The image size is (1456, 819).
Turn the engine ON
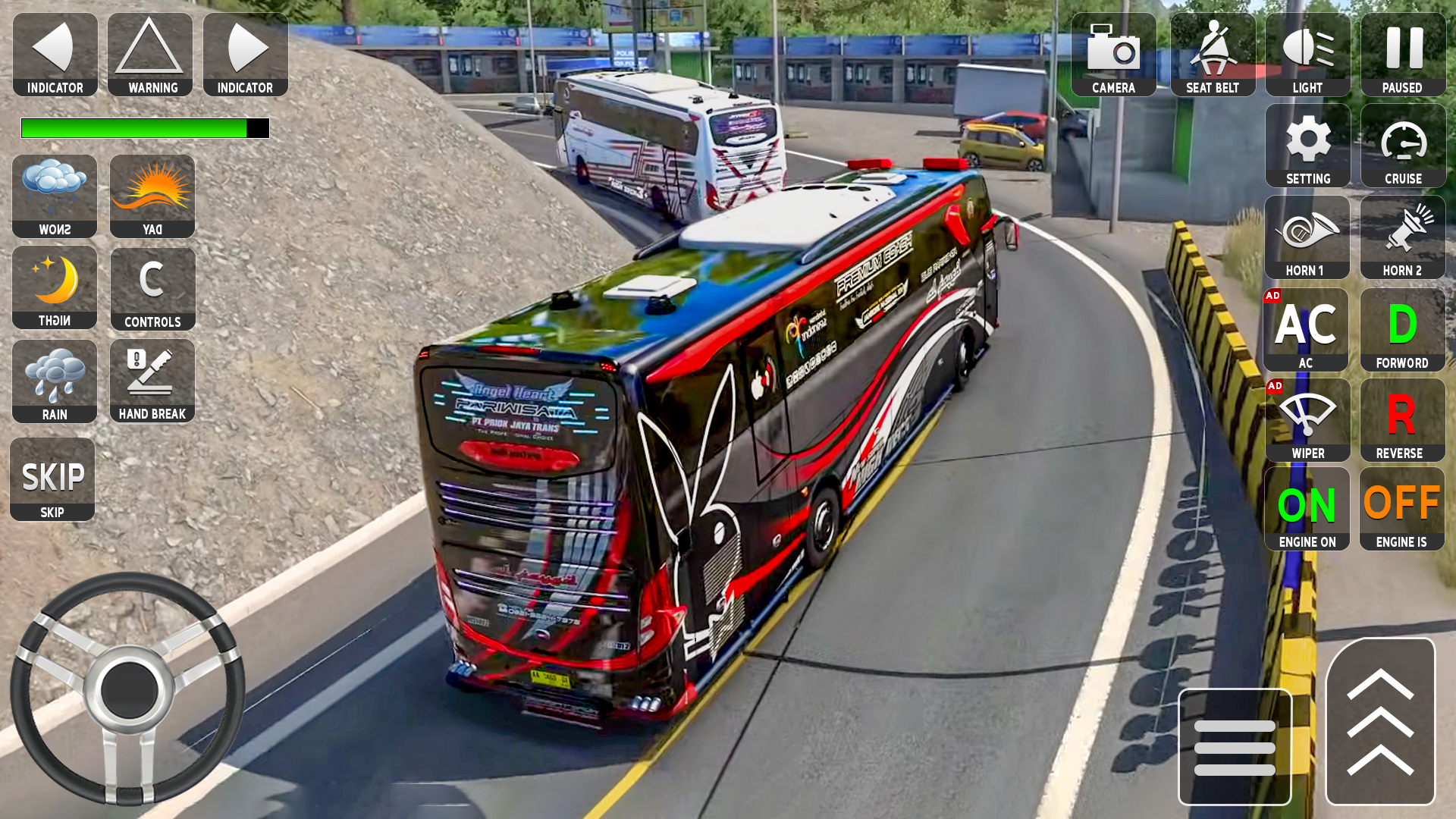click(1307, 508)
